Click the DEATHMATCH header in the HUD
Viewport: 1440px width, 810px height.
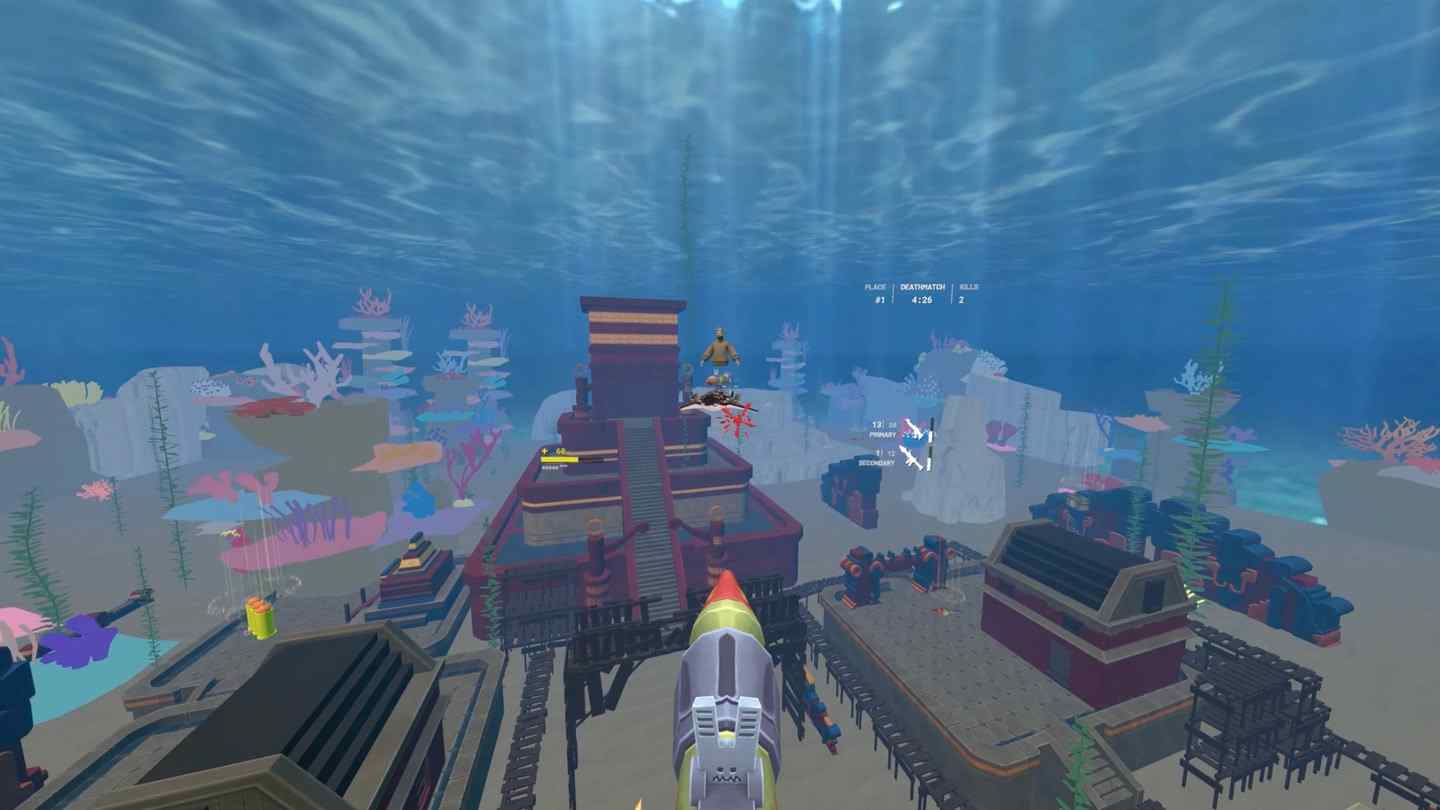point(922,286)
